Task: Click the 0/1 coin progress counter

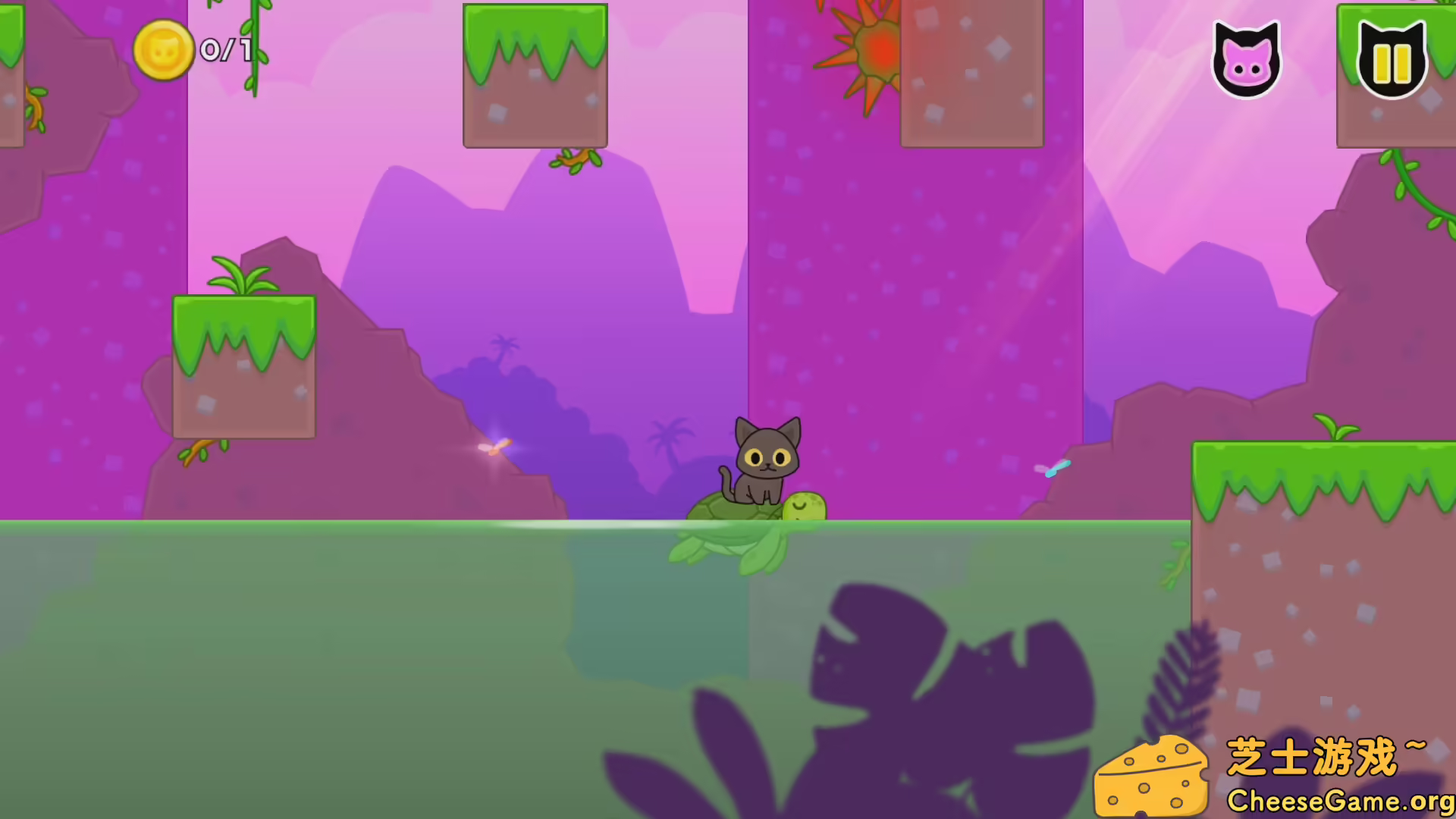Action: (224, 52)
